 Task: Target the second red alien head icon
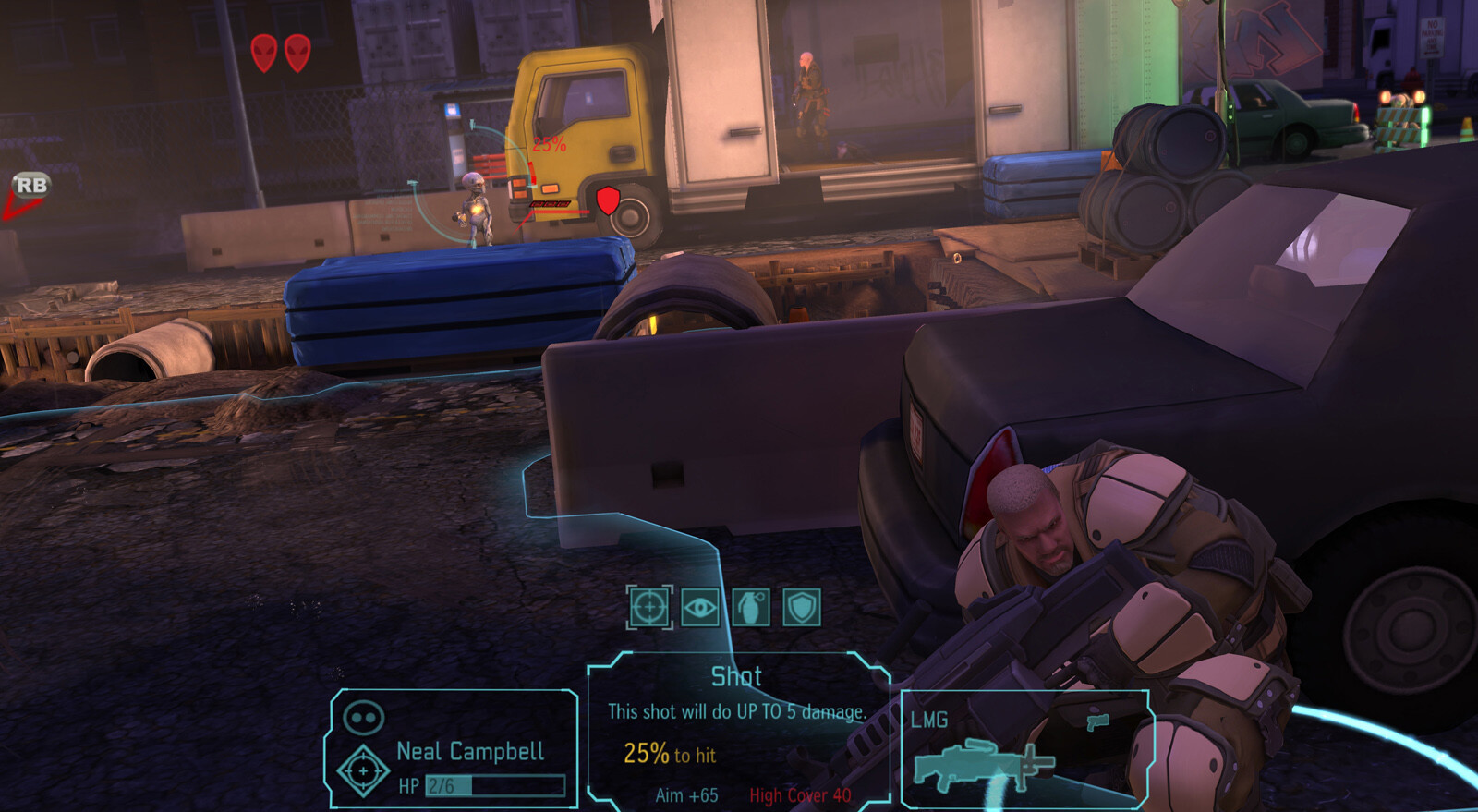click(x=297, y=53)
